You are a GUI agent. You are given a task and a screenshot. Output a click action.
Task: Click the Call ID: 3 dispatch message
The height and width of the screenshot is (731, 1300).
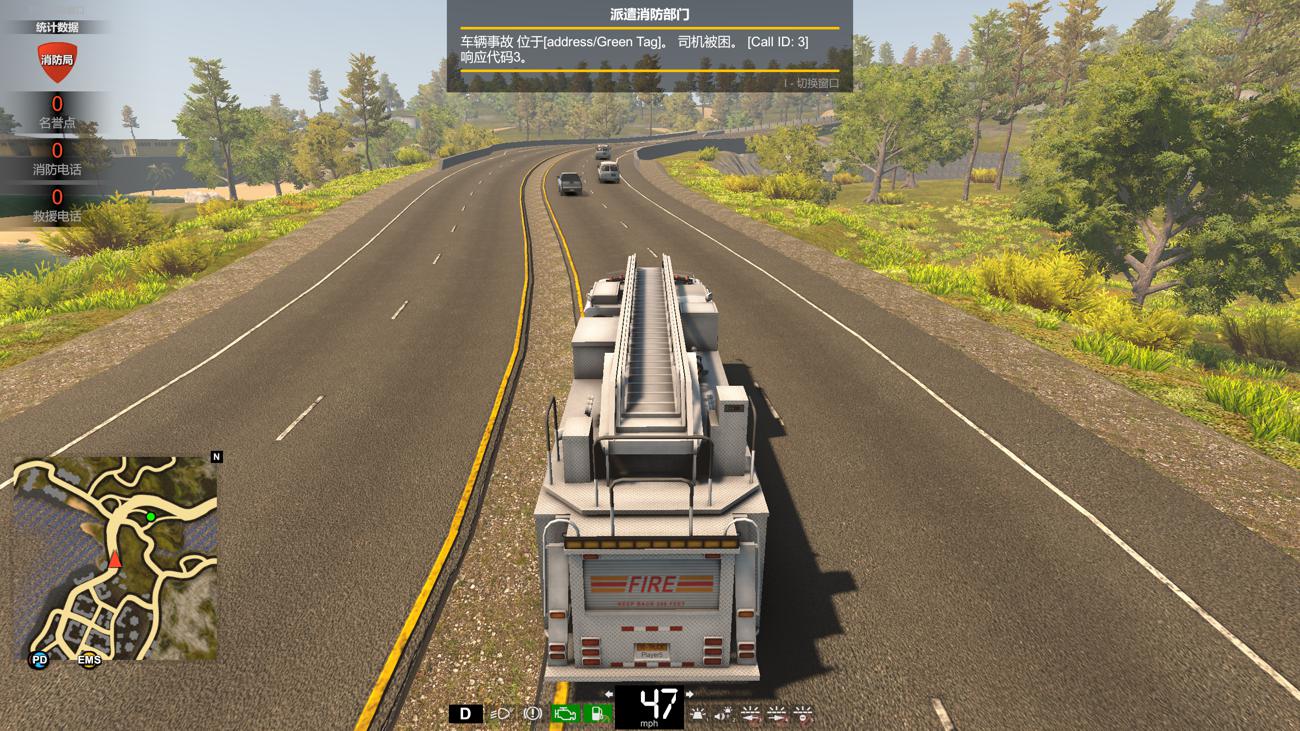[779, 43]
